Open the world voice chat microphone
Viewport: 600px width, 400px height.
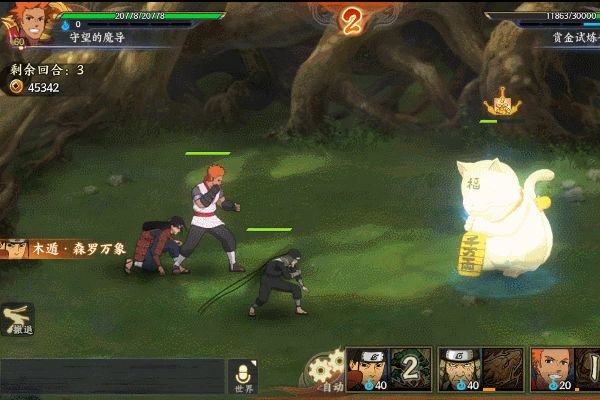(243, 374)
